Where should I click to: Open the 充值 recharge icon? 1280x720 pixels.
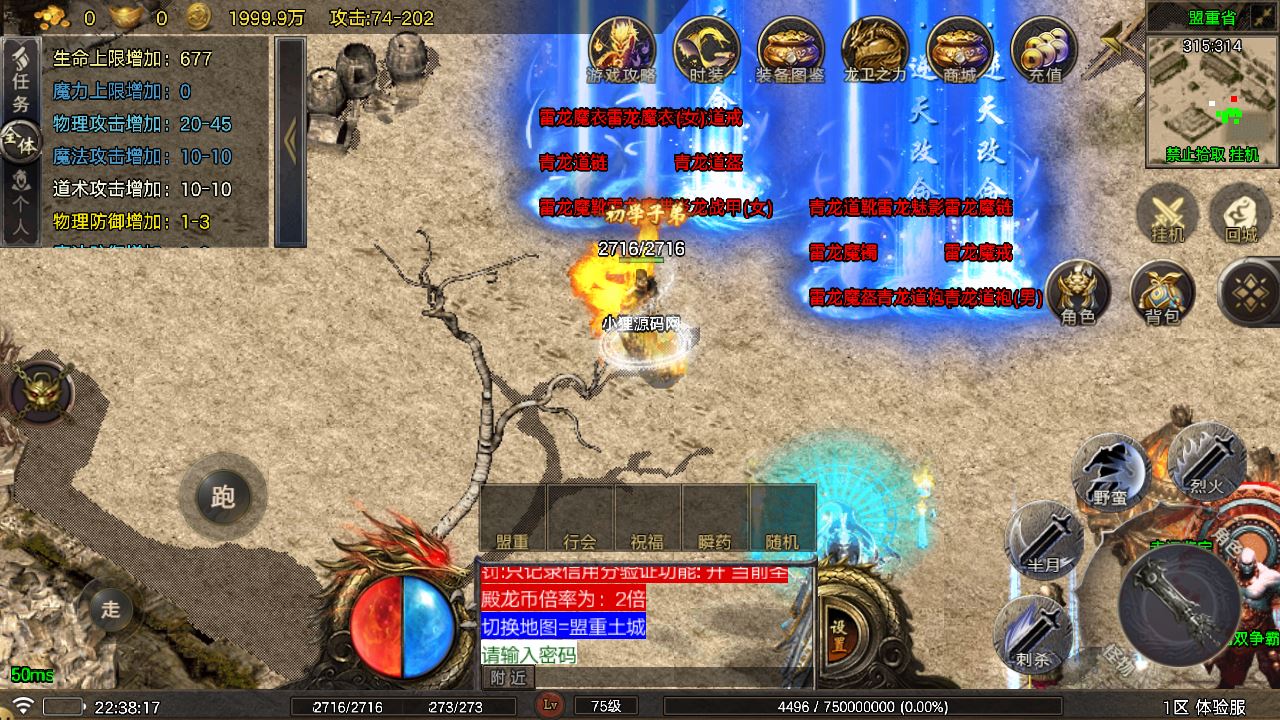pos(1044,48)
